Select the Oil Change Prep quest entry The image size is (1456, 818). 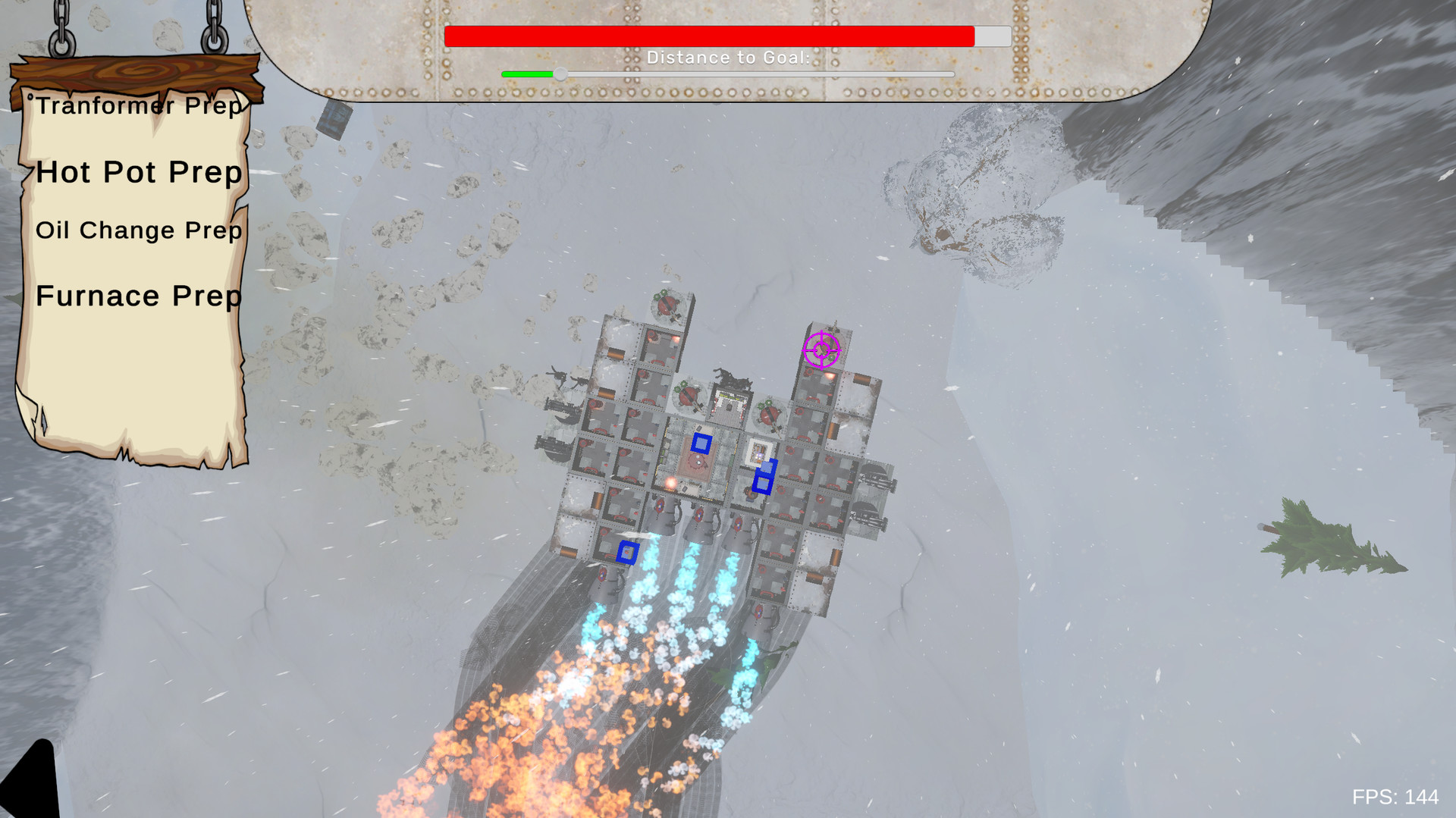[x=139, y=230]
